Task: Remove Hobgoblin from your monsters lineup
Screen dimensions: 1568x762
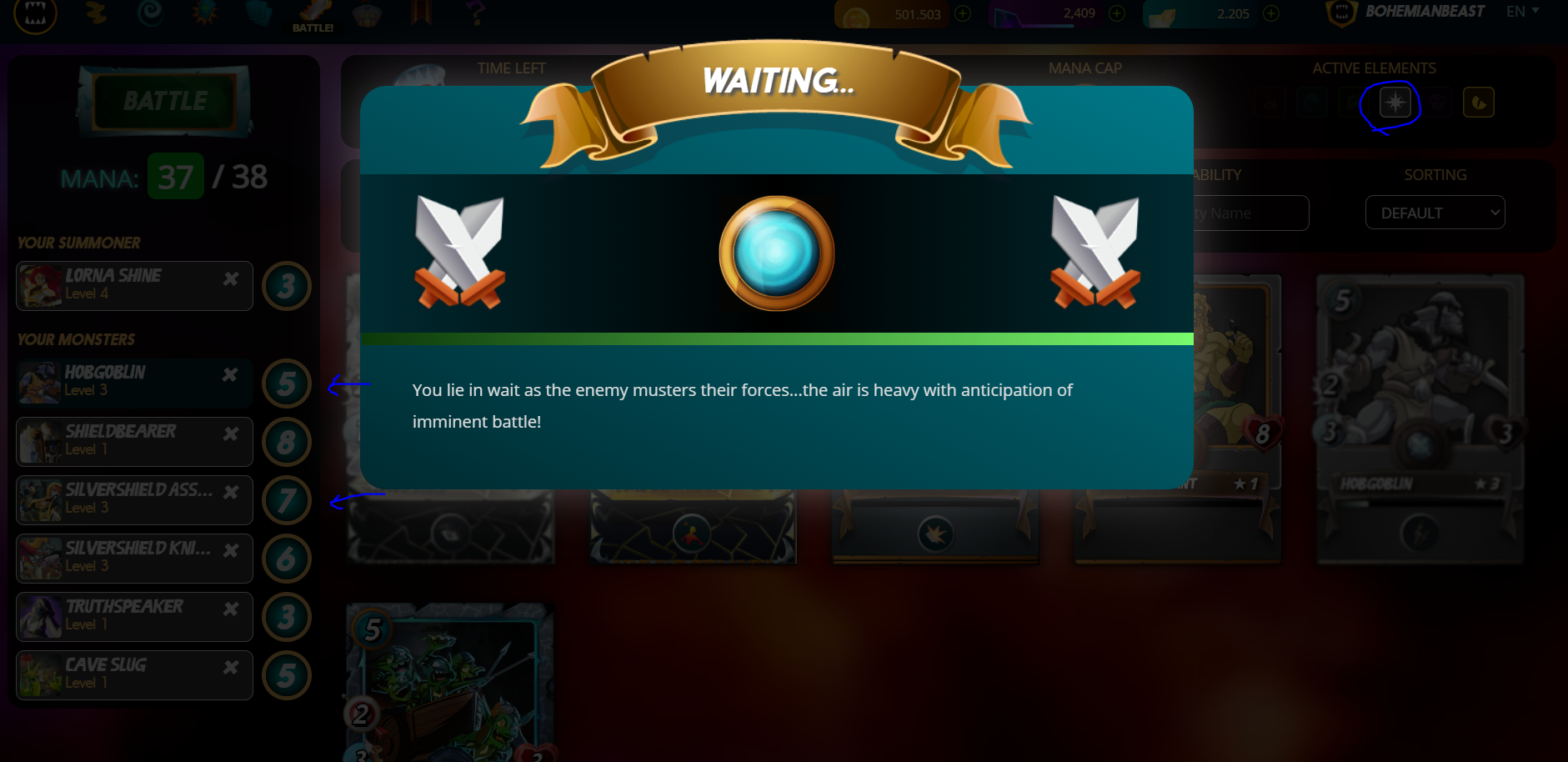Action: tap(231, 373)
